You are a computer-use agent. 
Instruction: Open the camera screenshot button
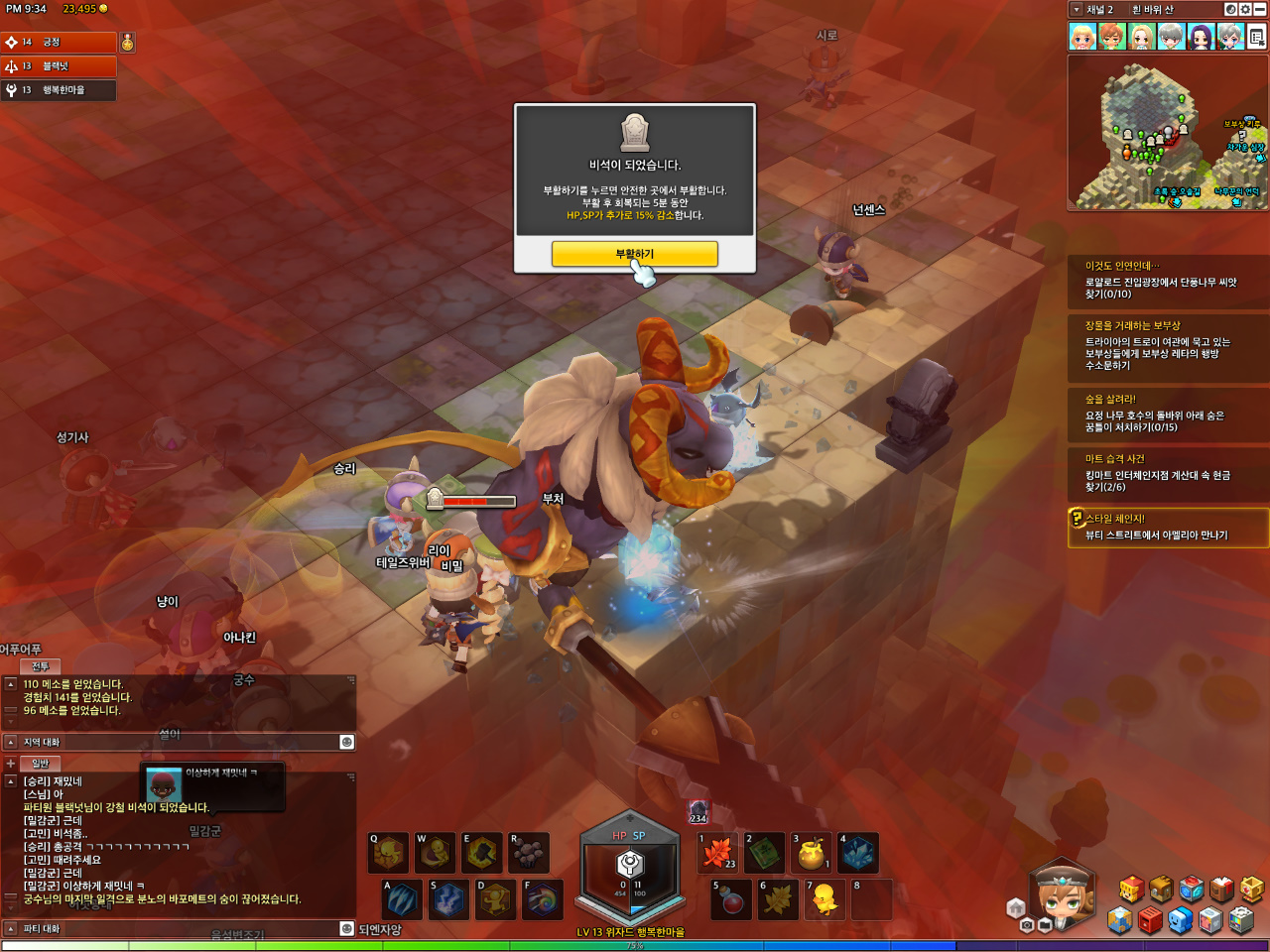tap(1027, 925)
